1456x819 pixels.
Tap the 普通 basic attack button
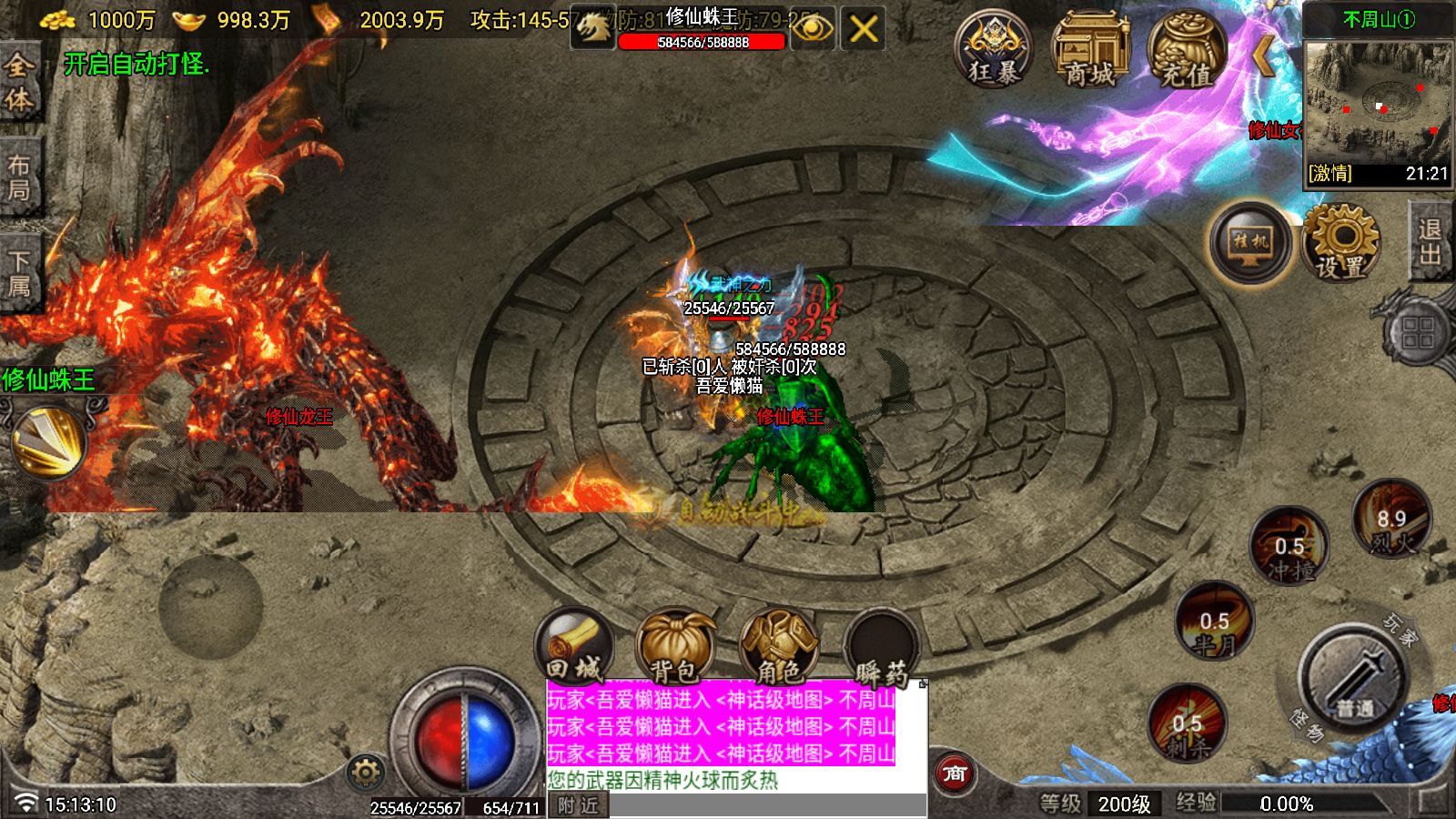1354,678
